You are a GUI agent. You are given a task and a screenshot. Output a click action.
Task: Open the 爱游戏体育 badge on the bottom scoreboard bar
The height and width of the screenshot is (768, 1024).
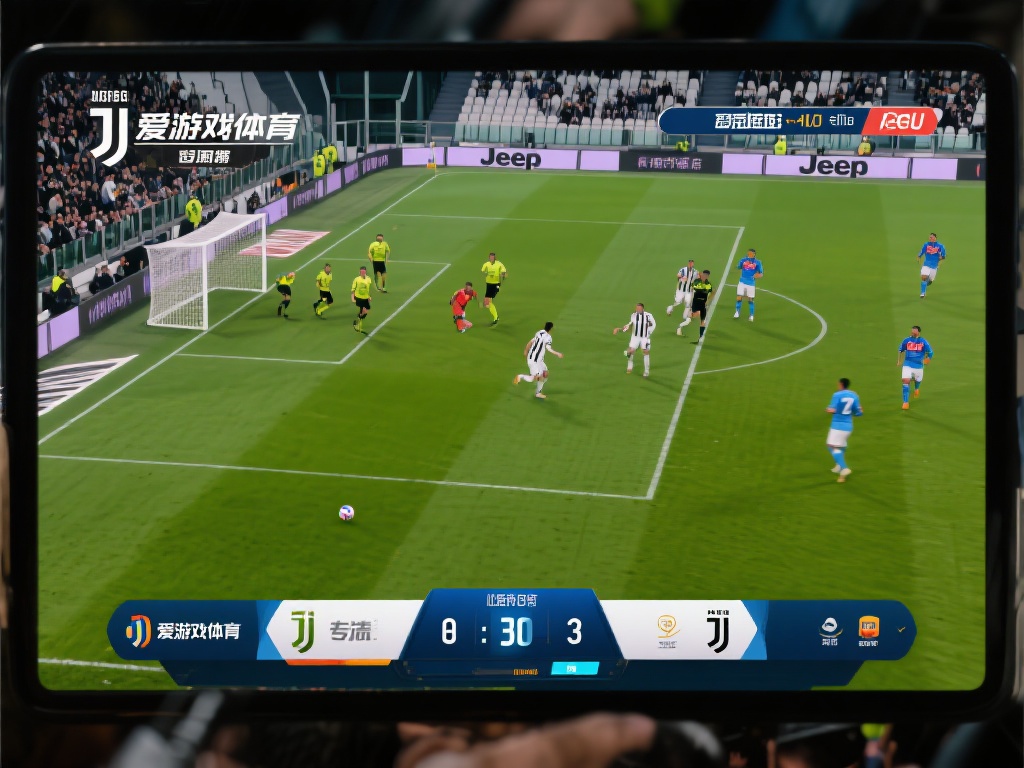pos(183,631)
